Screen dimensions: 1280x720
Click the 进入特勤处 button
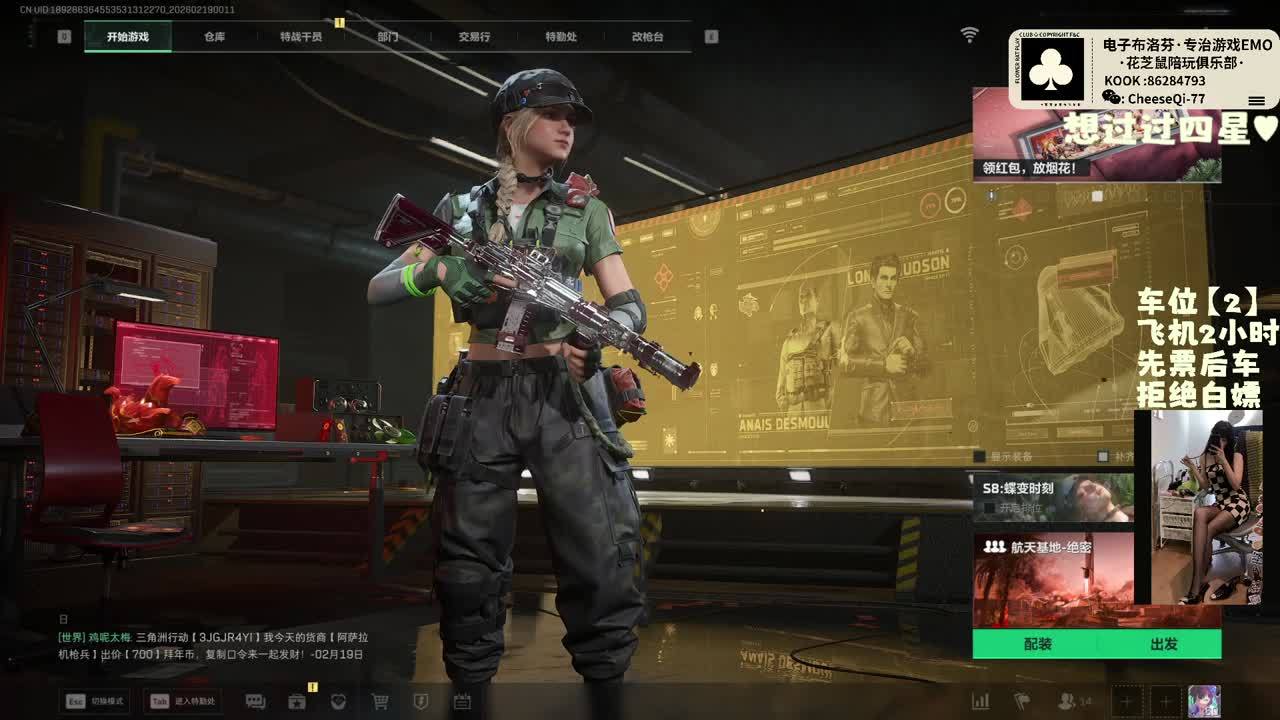(182, 701)
